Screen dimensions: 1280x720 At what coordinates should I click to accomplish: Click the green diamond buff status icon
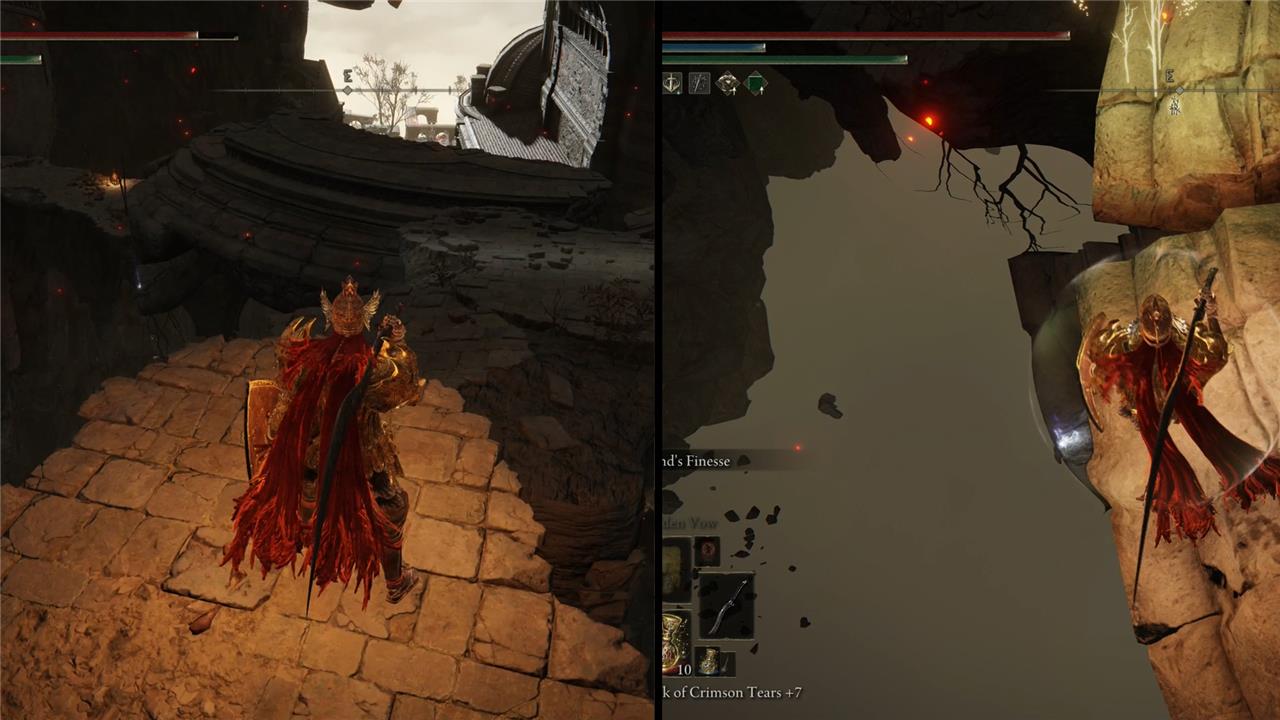755,84
